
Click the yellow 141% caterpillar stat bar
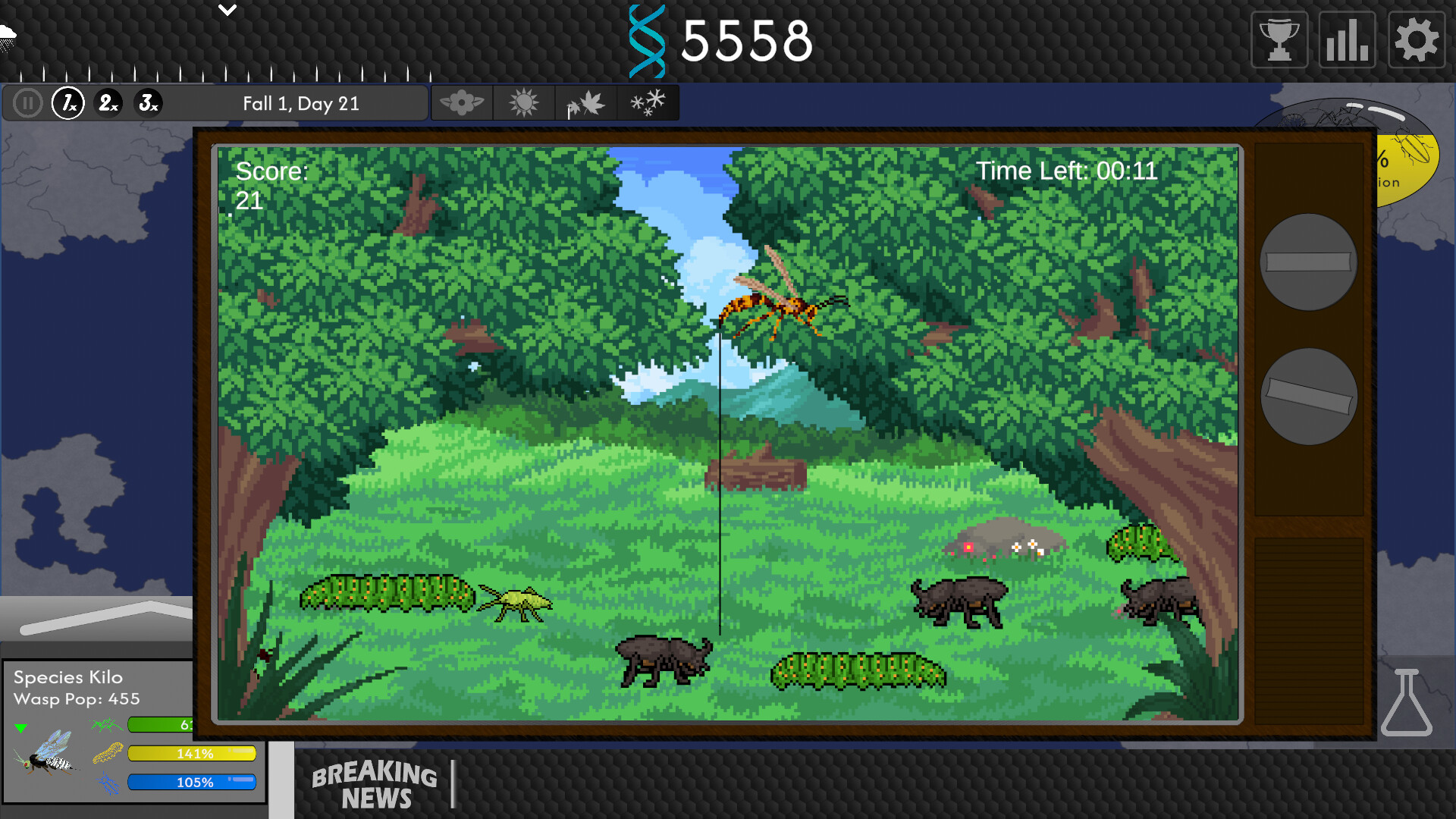193,753
